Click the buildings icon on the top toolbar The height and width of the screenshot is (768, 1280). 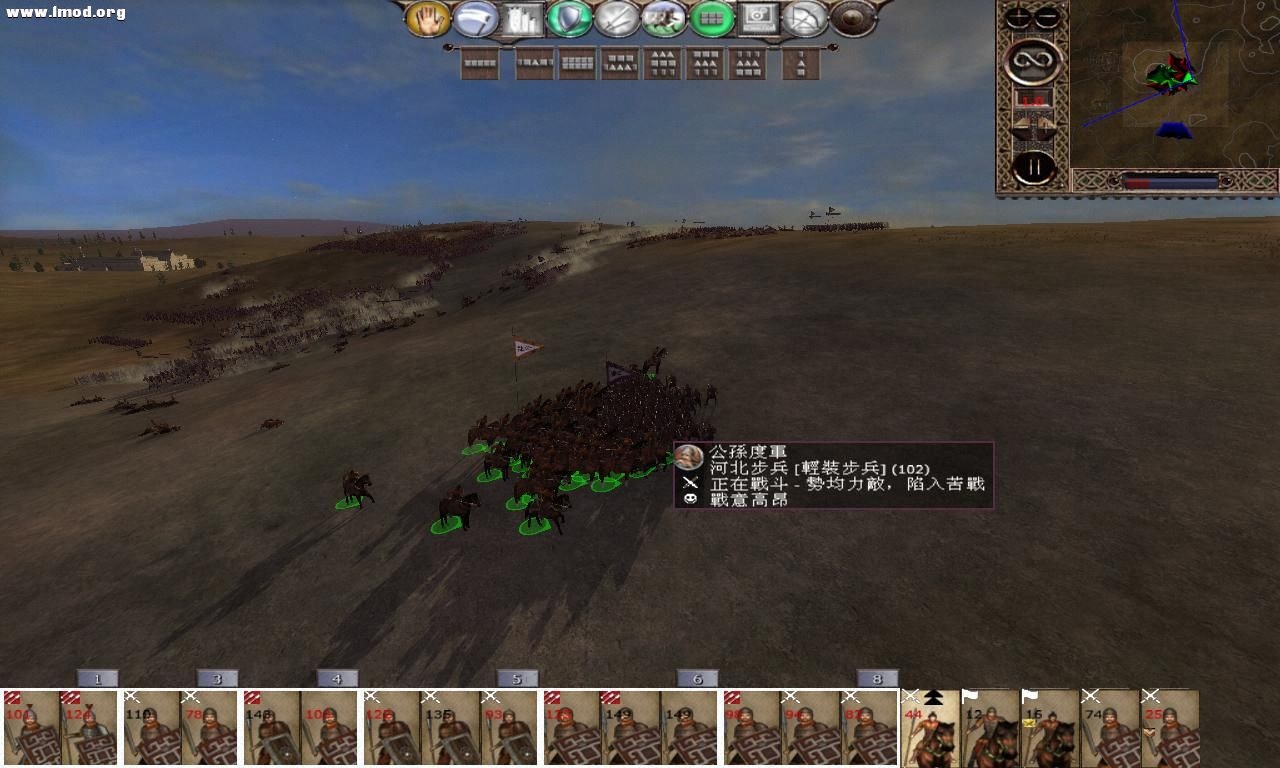point(521,18)
